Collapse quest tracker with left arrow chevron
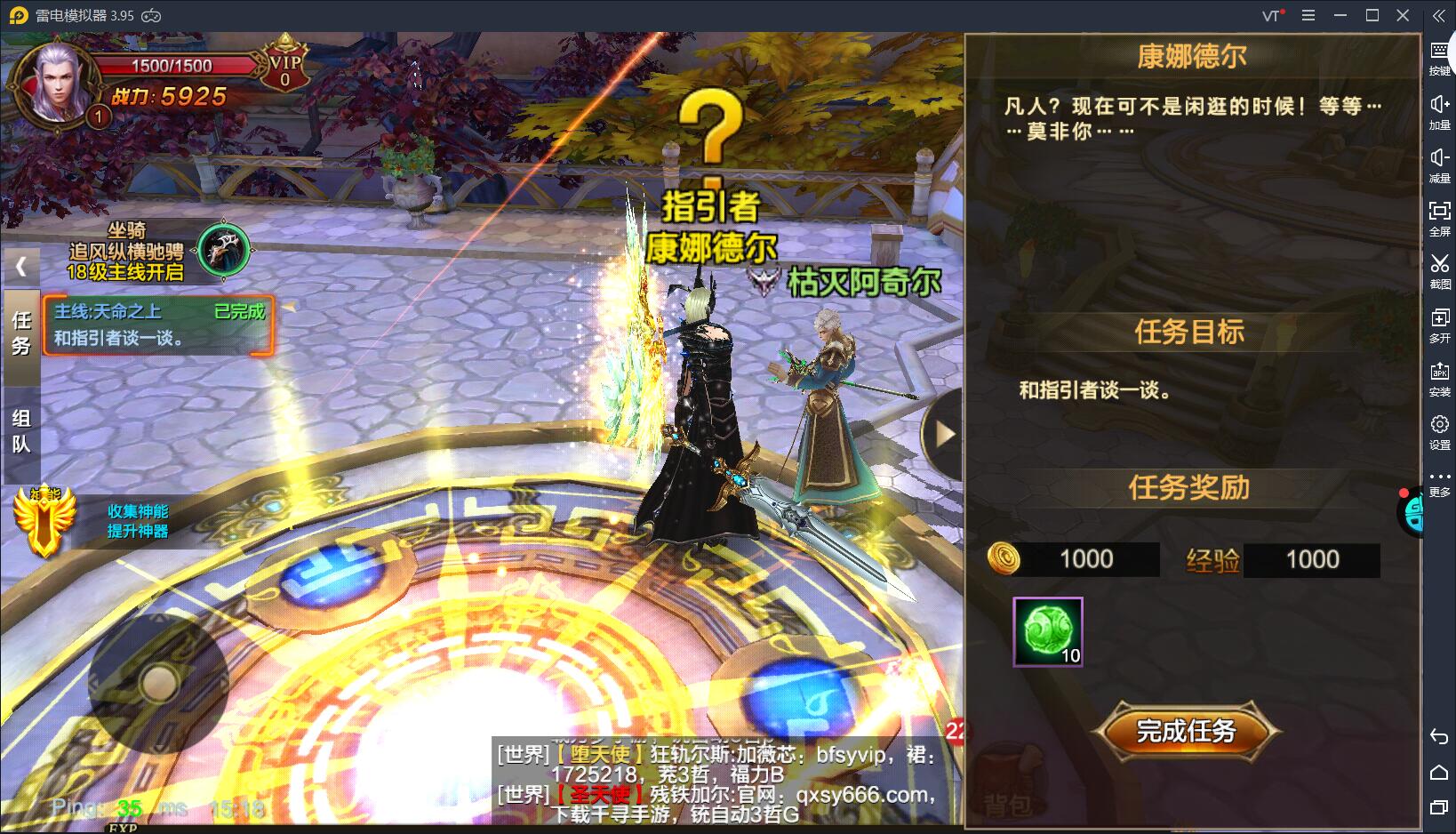1456x834 pixels. (20, 265)
